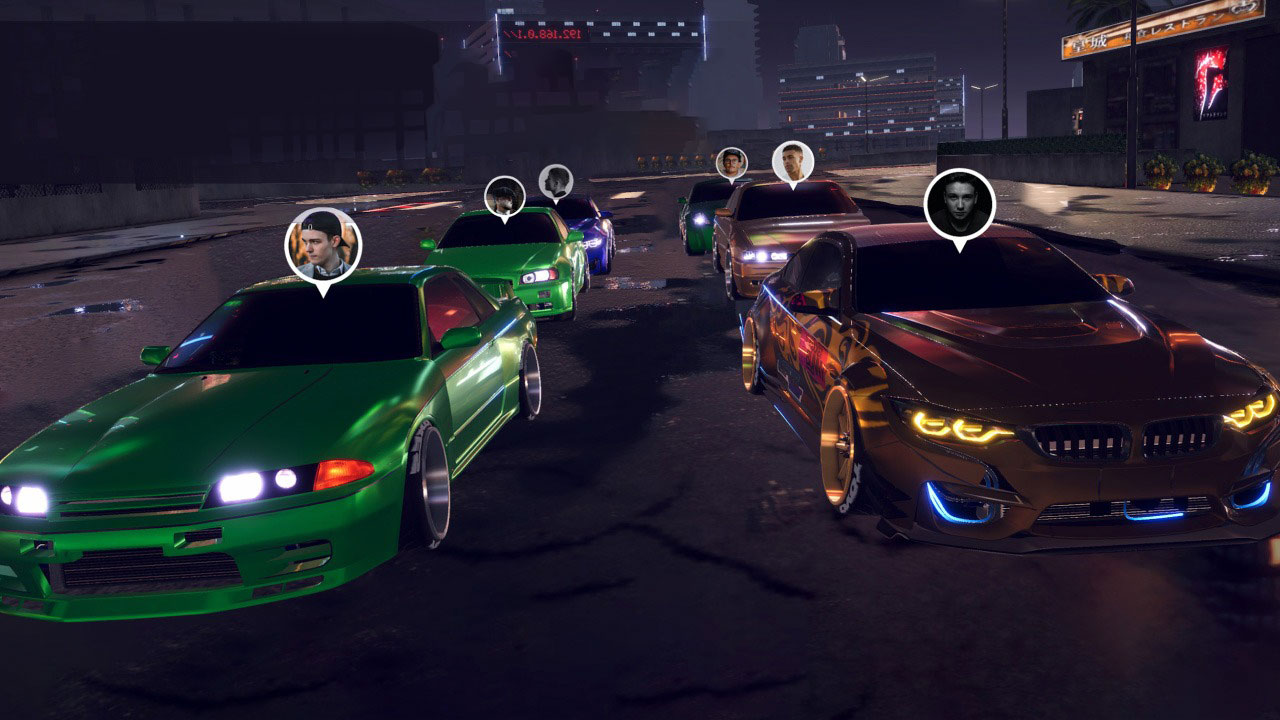
Task: Click the blonde driver's avatar above the tan sedan
Action: [793, 160]
